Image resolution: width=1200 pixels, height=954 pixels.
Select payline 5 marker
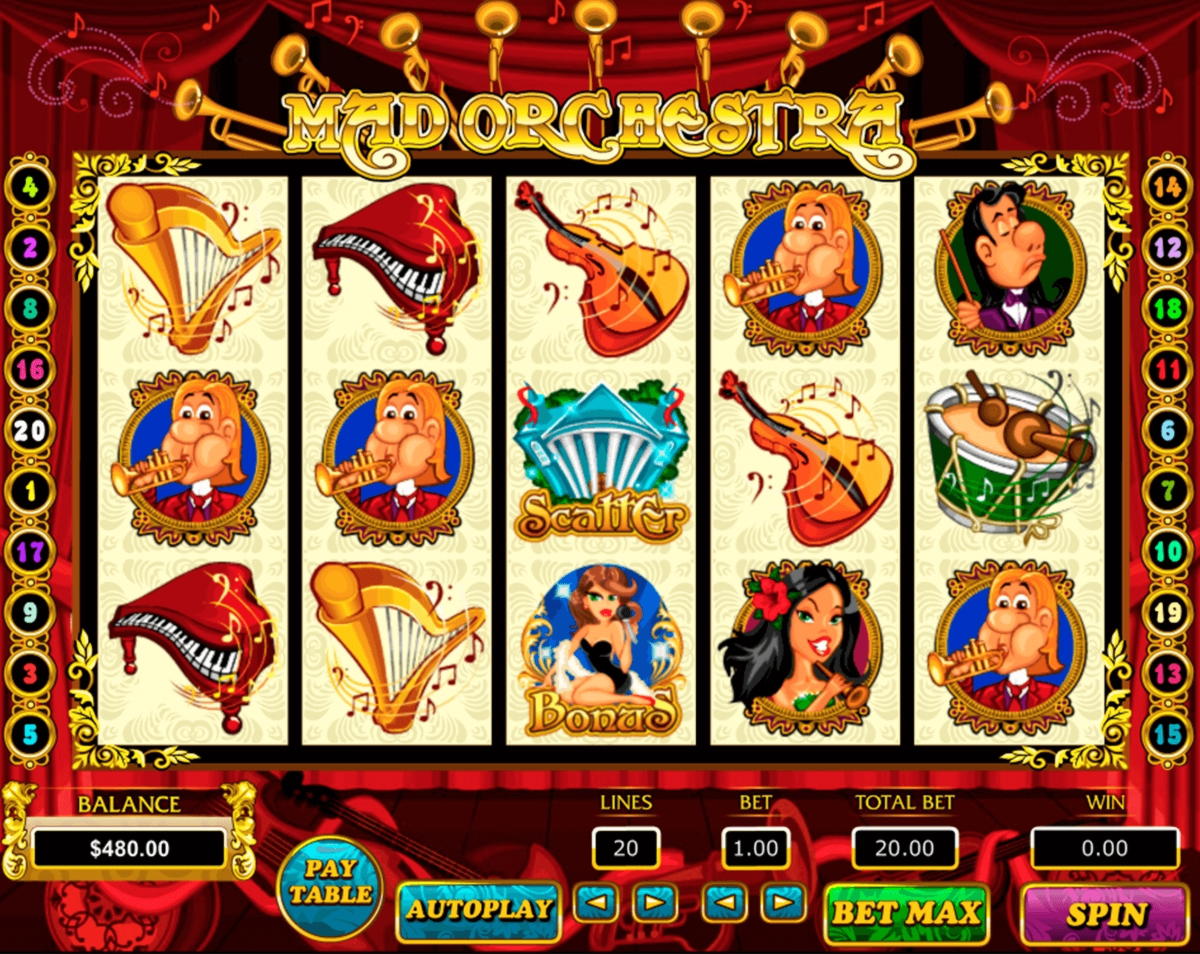coord(31,735)
